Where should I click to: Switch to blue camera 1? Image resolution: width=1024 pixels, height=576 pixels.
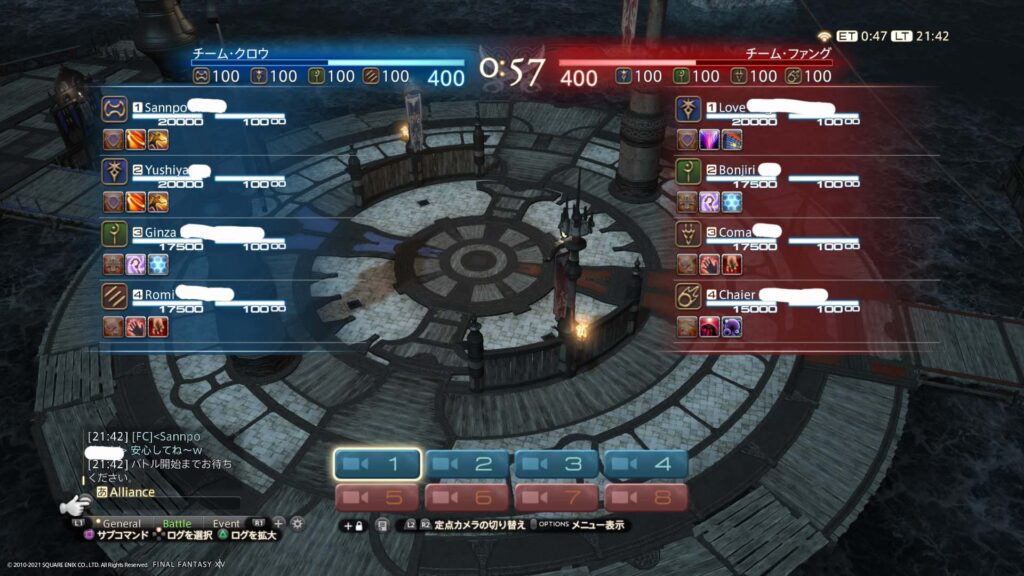(378, 464)
